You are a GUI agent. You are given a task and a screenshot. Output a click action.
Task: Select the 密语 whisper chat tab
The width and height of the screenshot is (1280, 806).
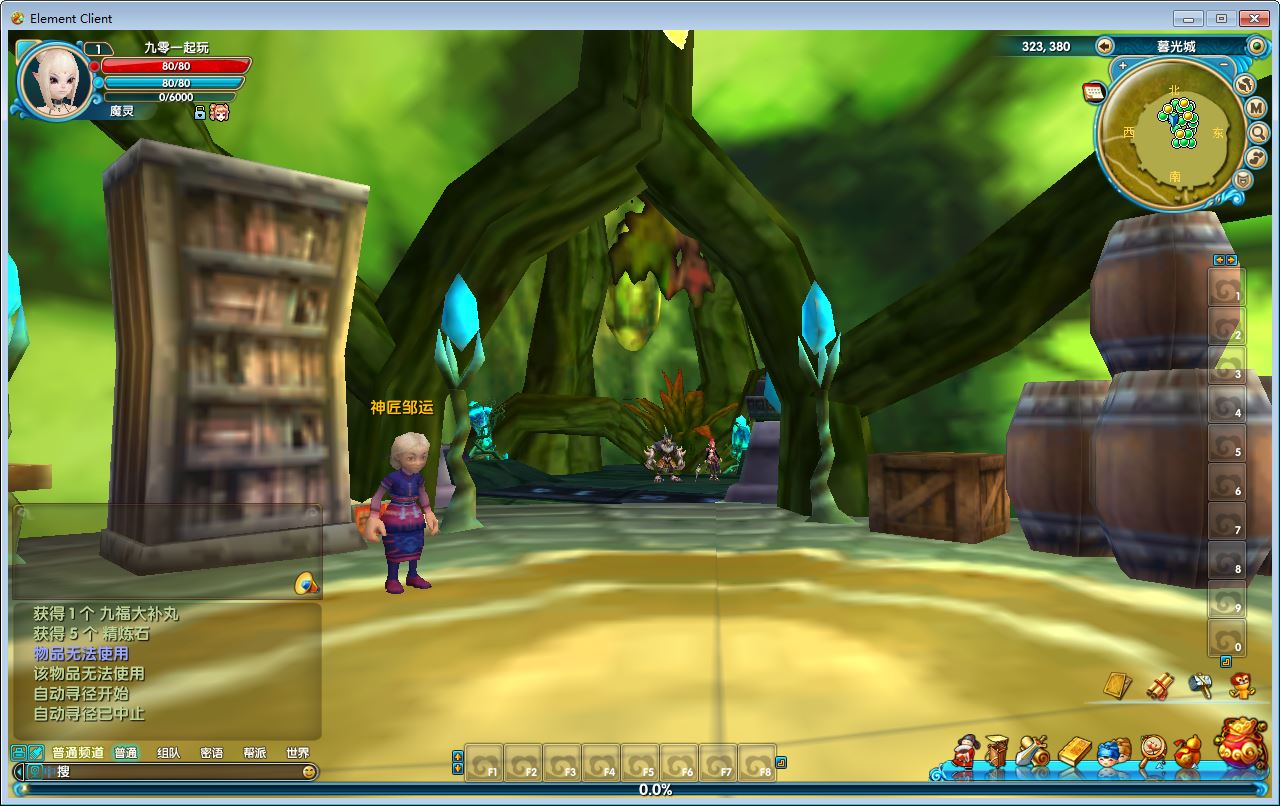[x=212, y=753]
